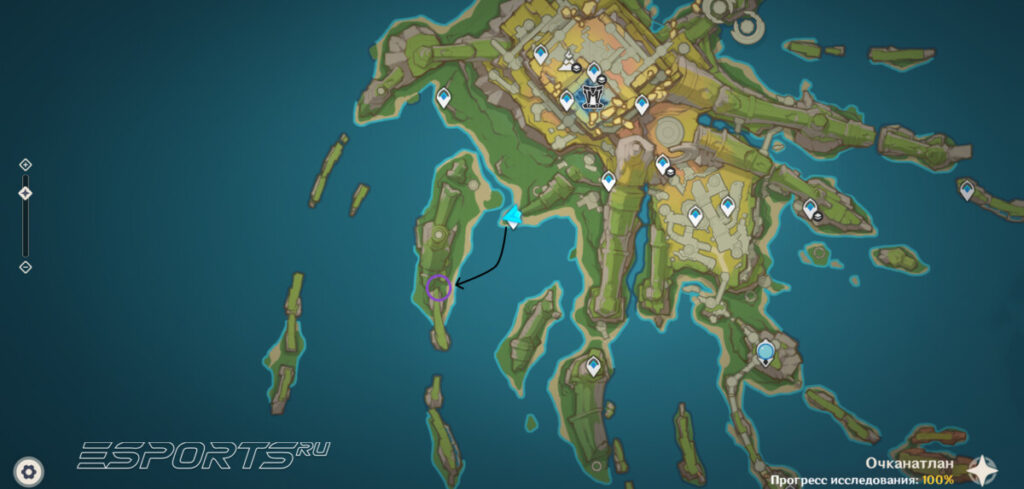Click the zoom slider's diamond handle
Screen dimensions: 1024x489
pos(26,193)
